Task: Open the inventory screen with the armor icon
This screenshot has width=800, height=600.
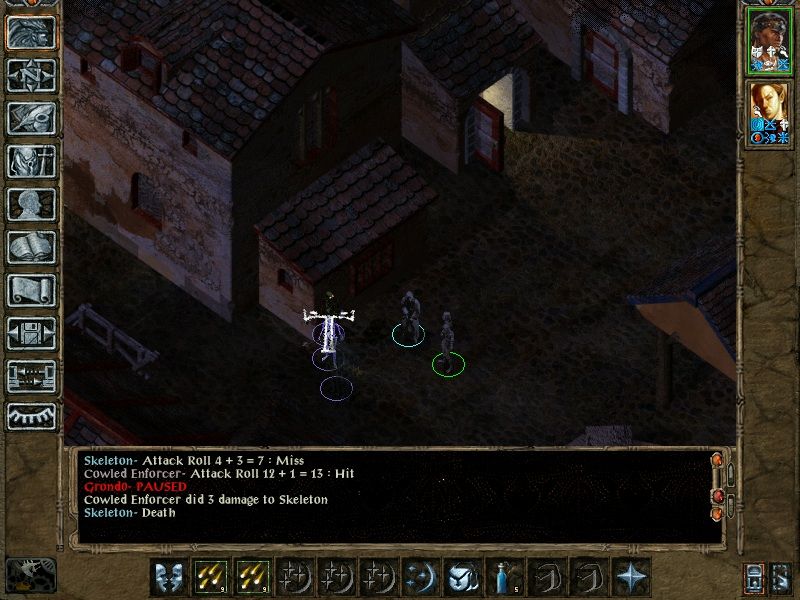Action: [31, 162]
